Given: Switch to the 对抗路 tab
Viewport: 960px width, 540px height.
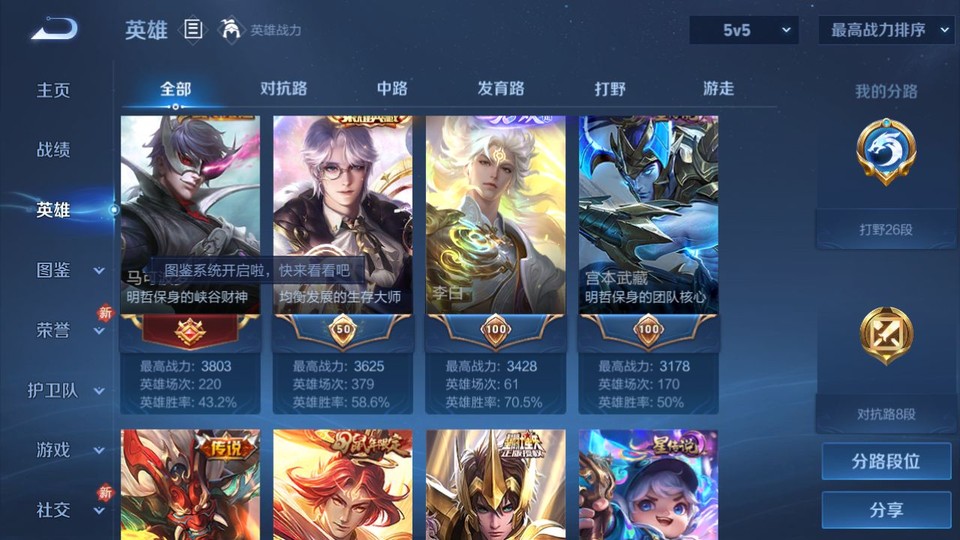Looking at the screenshot, I should 283,89.
